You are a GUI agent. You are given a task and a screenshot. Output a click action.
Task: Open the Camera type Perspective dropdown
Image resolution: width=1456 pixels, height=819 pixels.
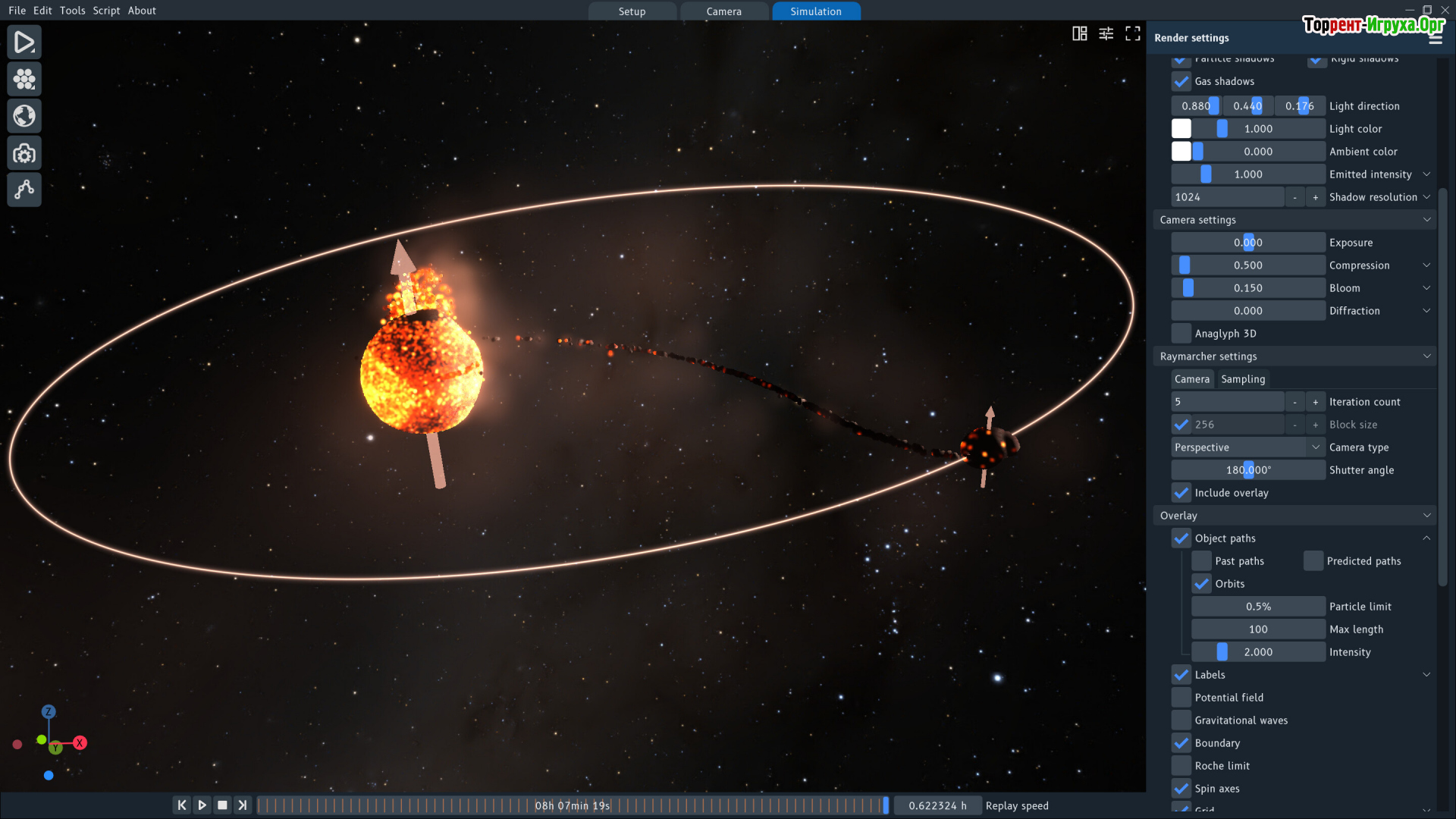tap(1247, 447)
